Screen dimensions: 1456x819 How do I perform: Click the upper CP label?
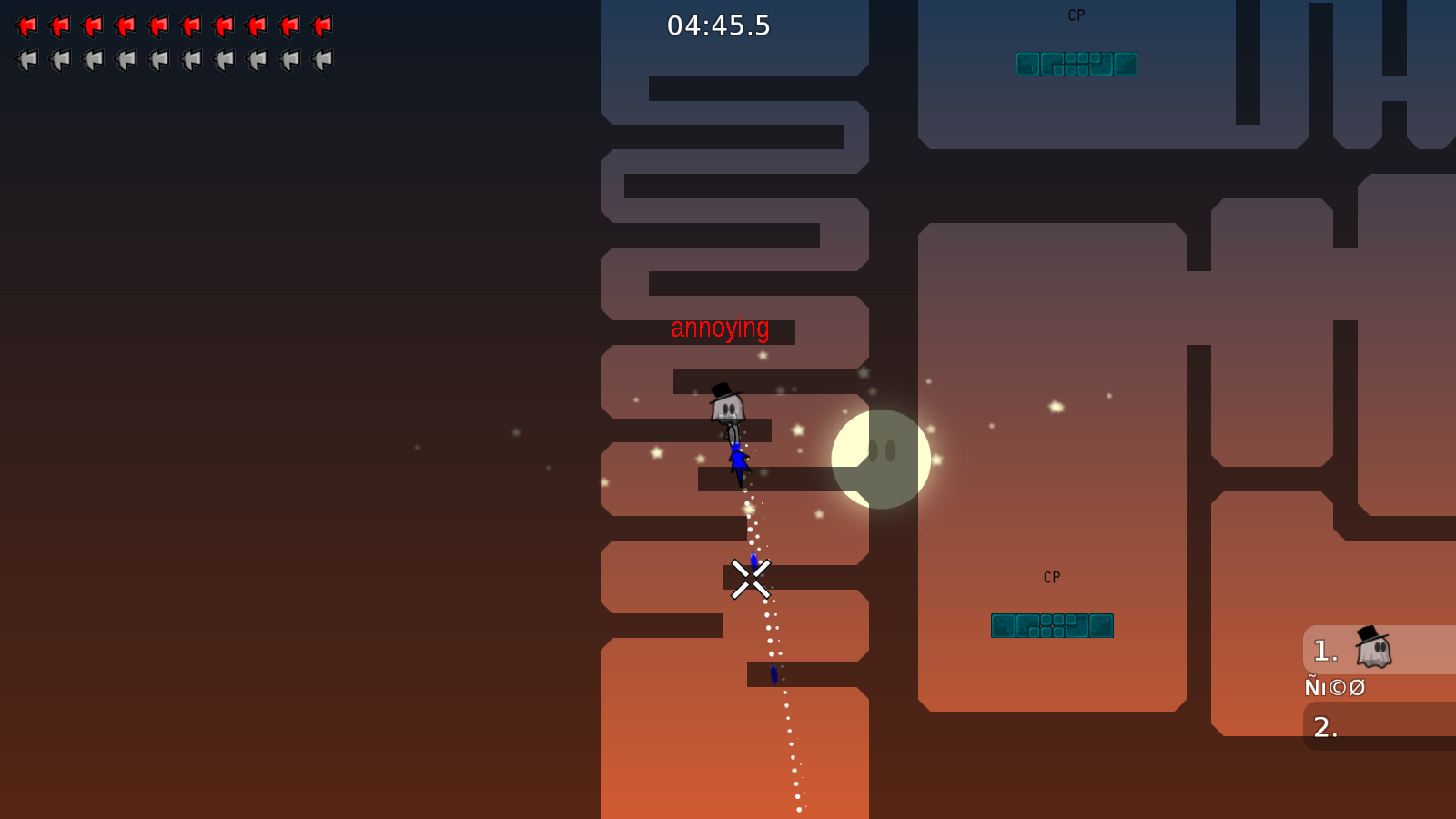point(1077,15)
